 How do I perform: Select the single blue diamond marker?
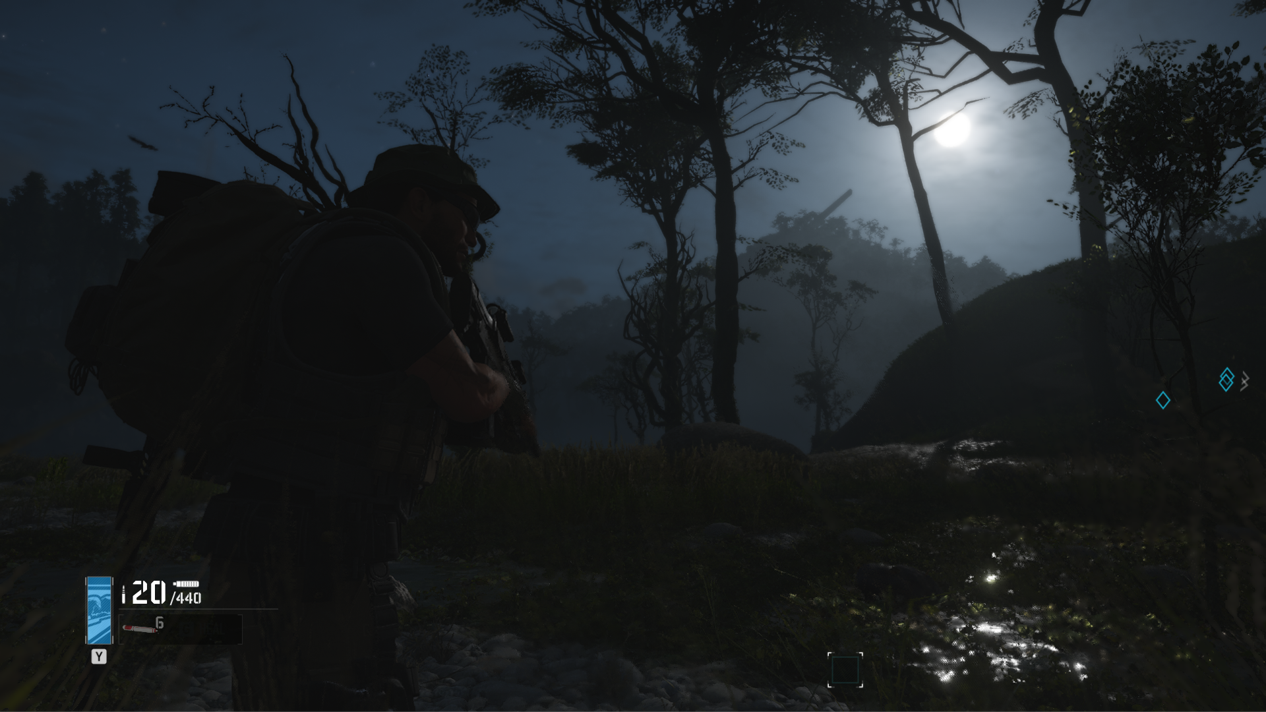(x=1163, y=400)
